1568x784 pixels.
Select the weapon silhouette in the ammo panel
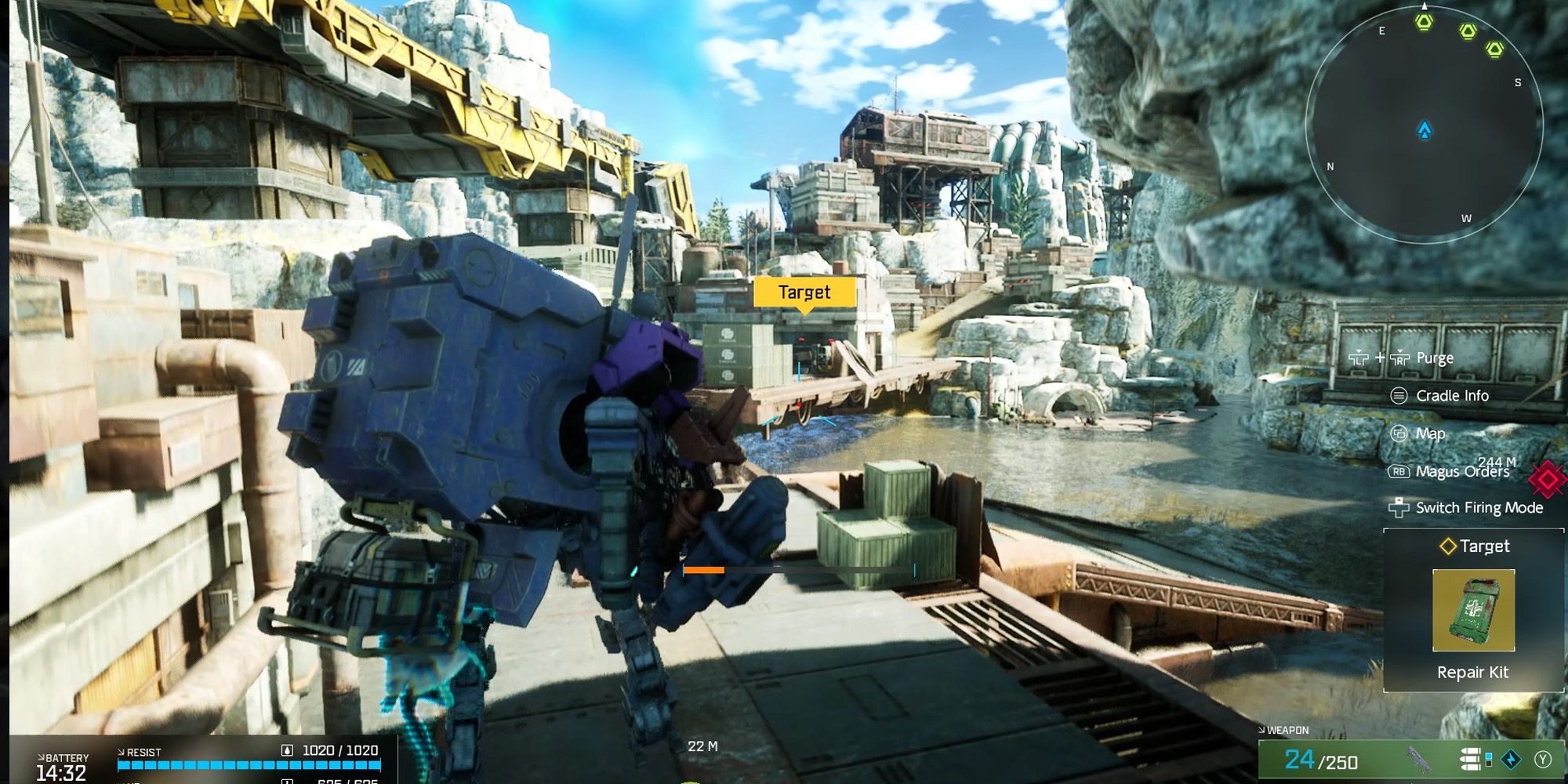point(1419,759)
